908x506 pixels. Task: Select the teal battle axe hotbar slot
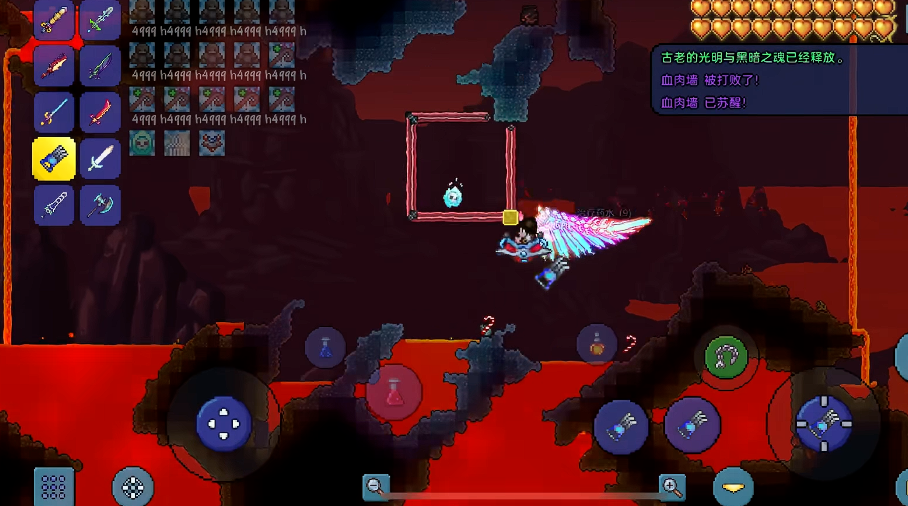click(x=100, y=204)
